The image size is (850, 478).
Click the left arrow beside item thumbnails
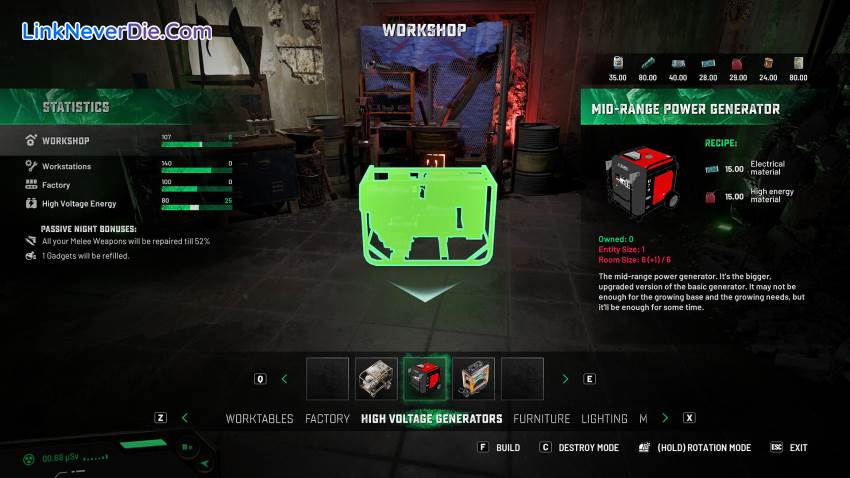(x=284, y=379)
